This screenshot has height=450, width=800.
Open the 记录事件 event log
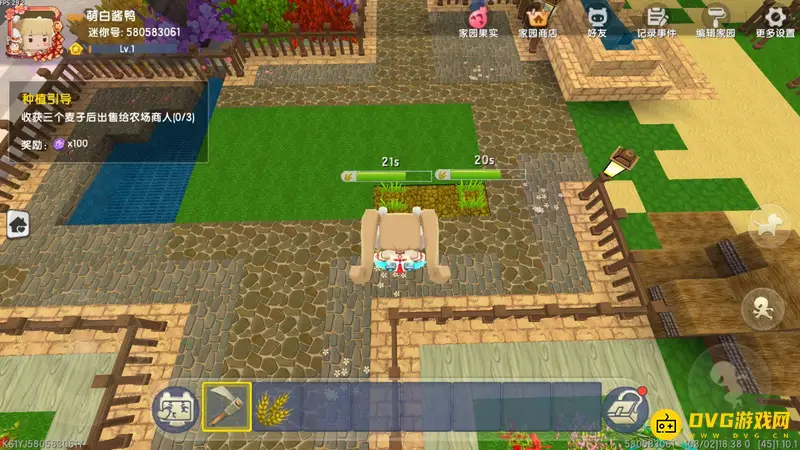pyautogui.click(x=656, y=20)
